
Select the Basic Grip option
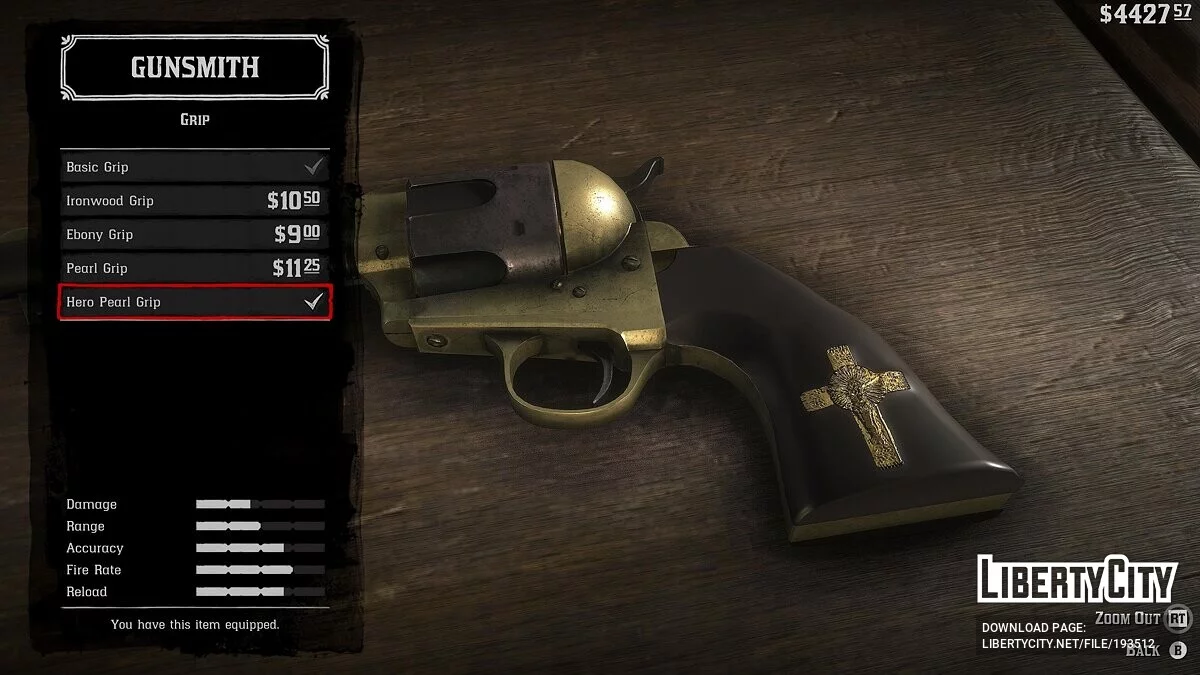[195, 167]
